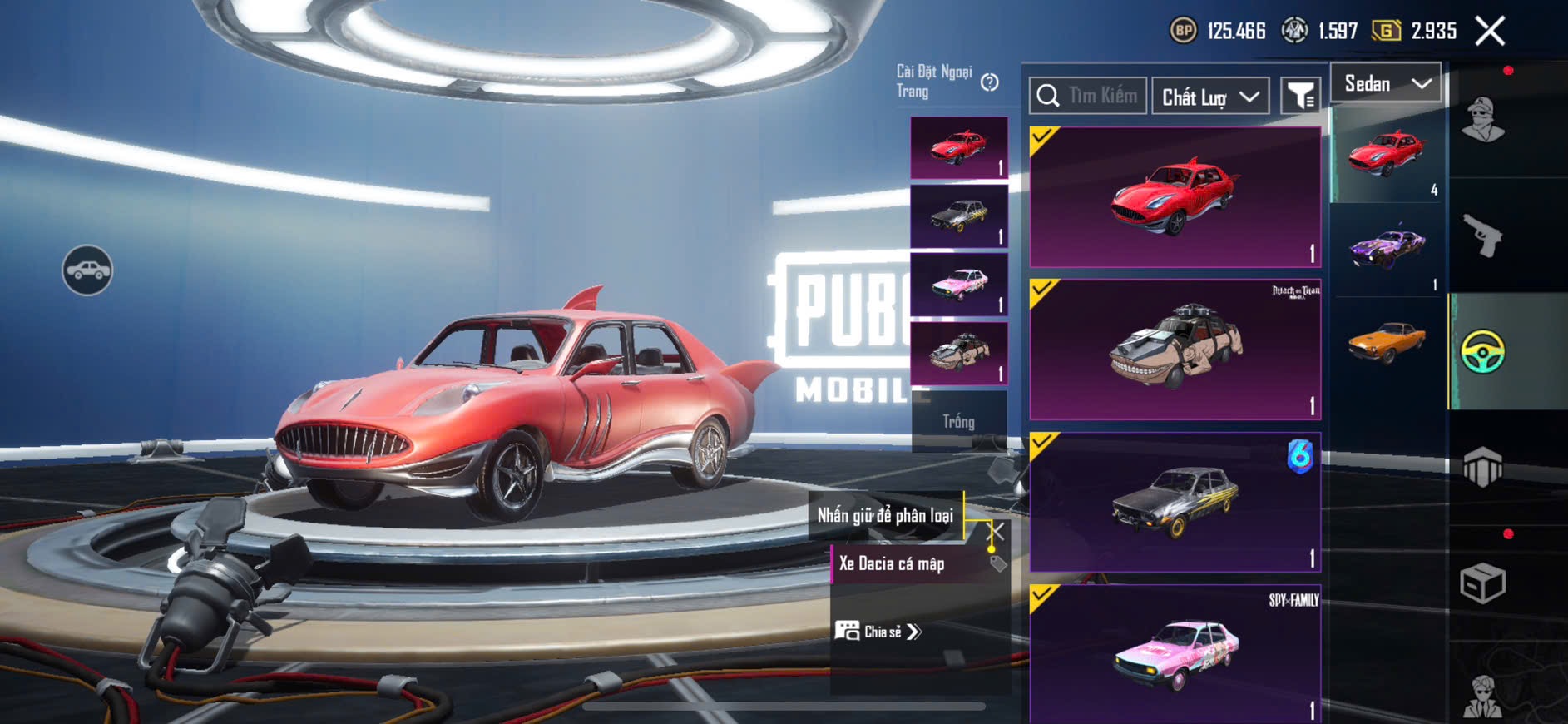Switch to the pistol weapons tab
The width and height of the screenshot is (1568, 724).
1483,236
